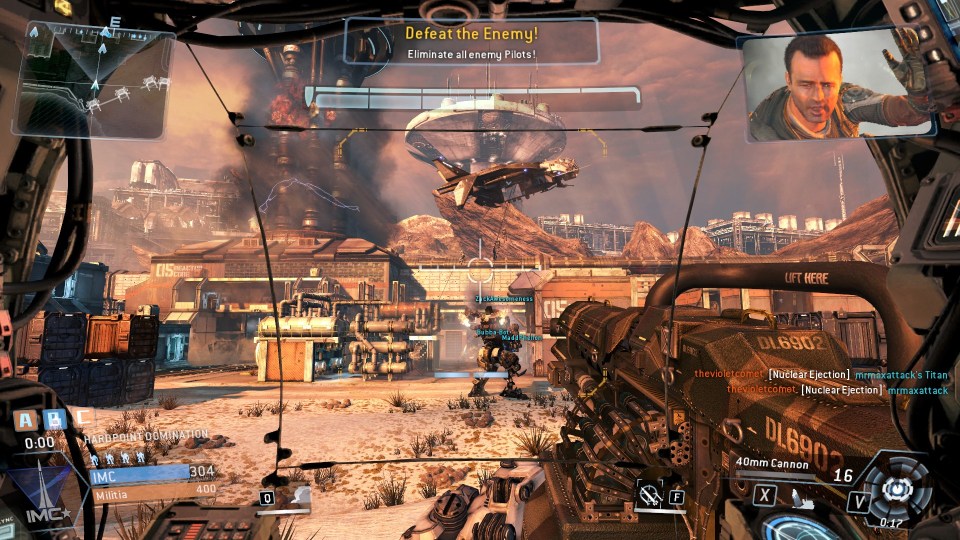Viewport: 960px width, 540px height.
Task: Click the Defeat the Enemy objective banner
Action: 472,42
